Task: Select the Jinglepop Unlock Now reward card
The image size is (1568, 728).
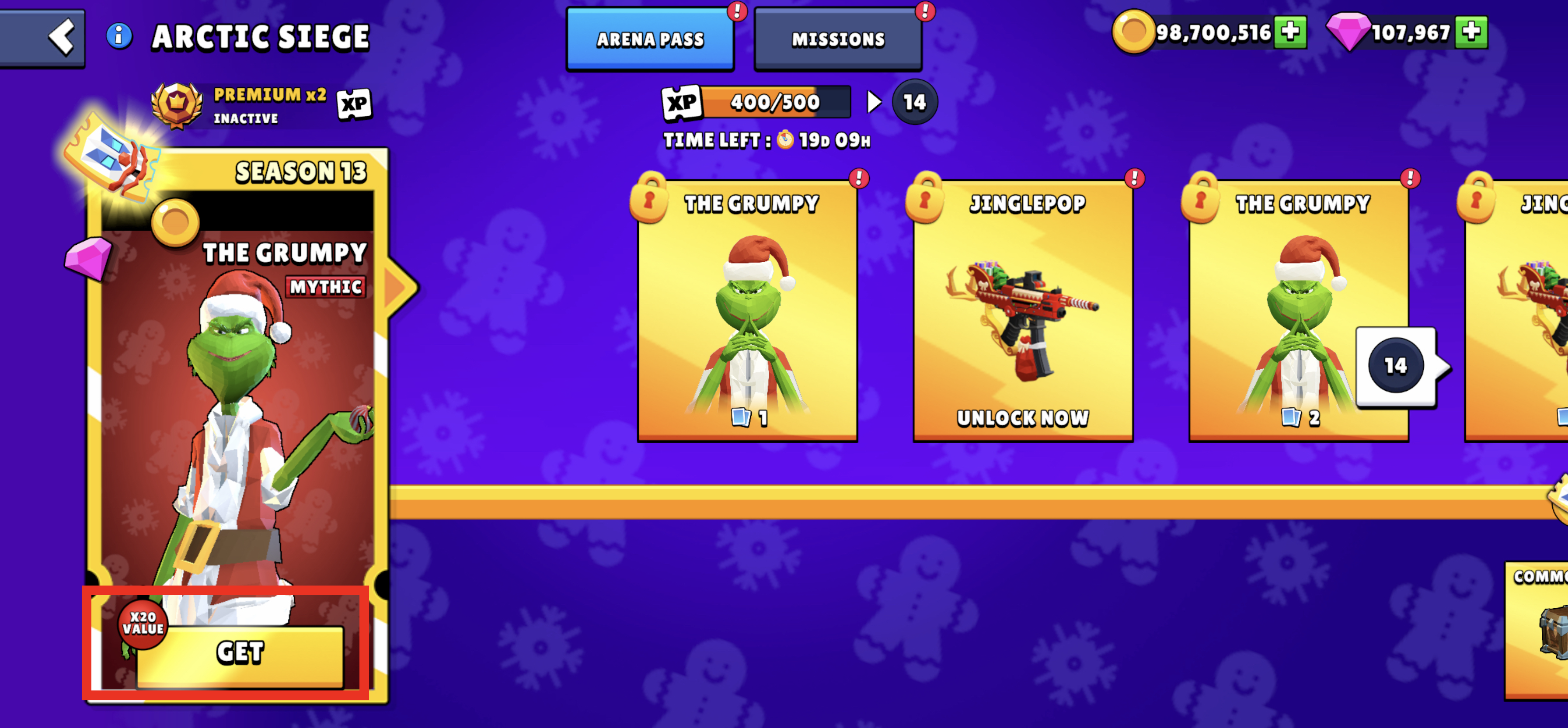Action: click(1023, 310)
